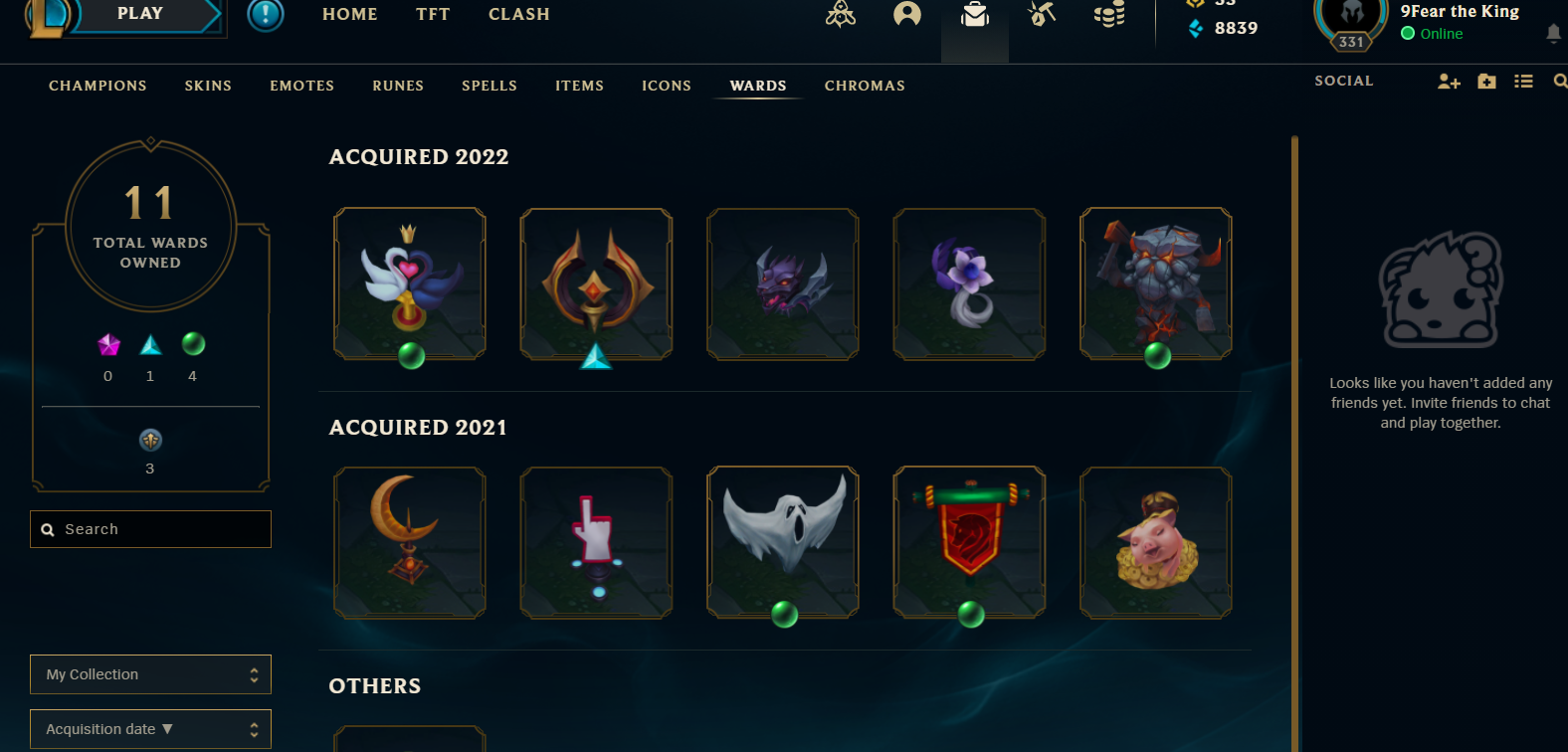
Task: Open the My Collection dropdown
Action: tap(150, 674)
